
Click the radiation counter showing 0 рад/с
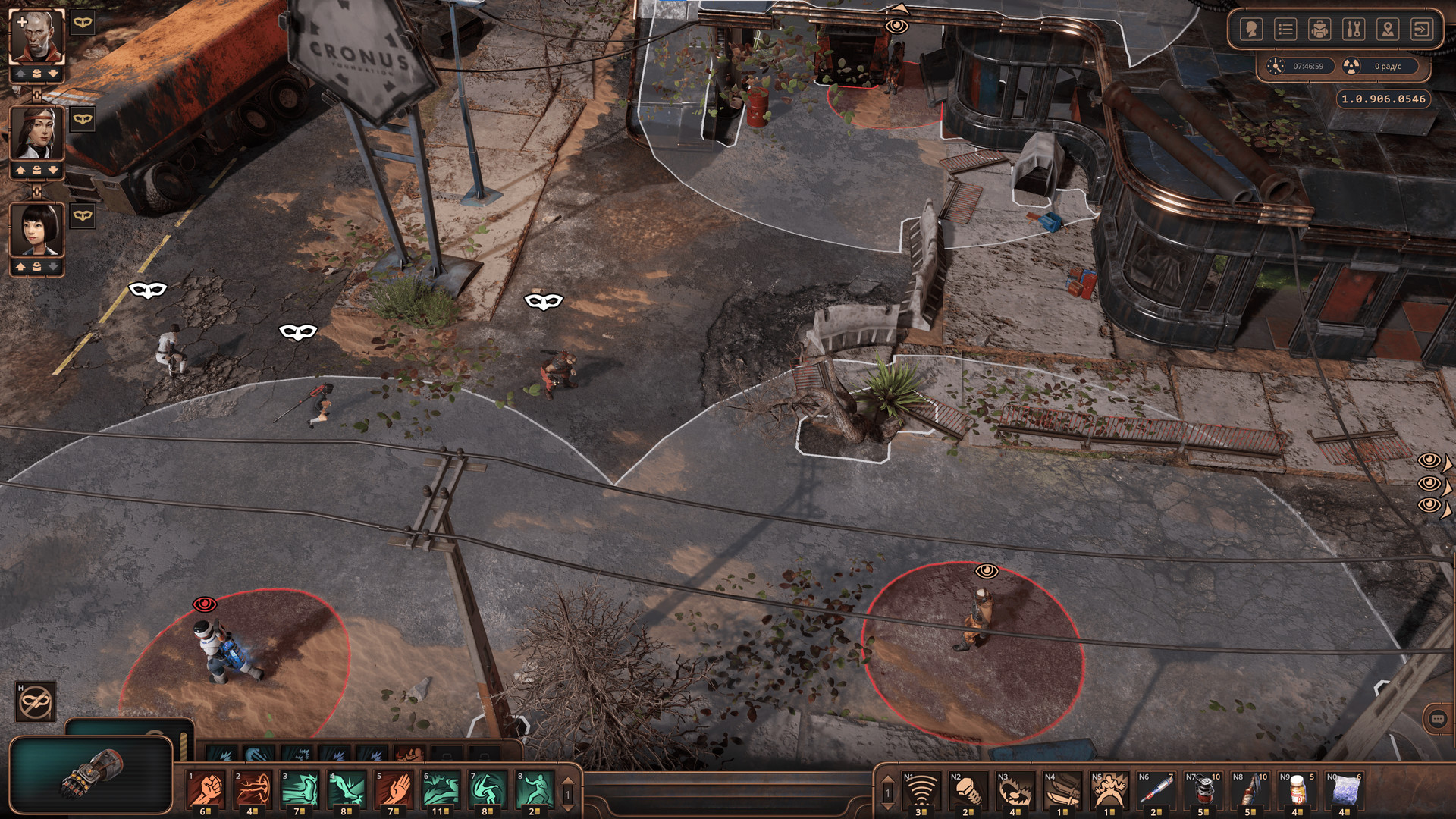coord(1388,66)
